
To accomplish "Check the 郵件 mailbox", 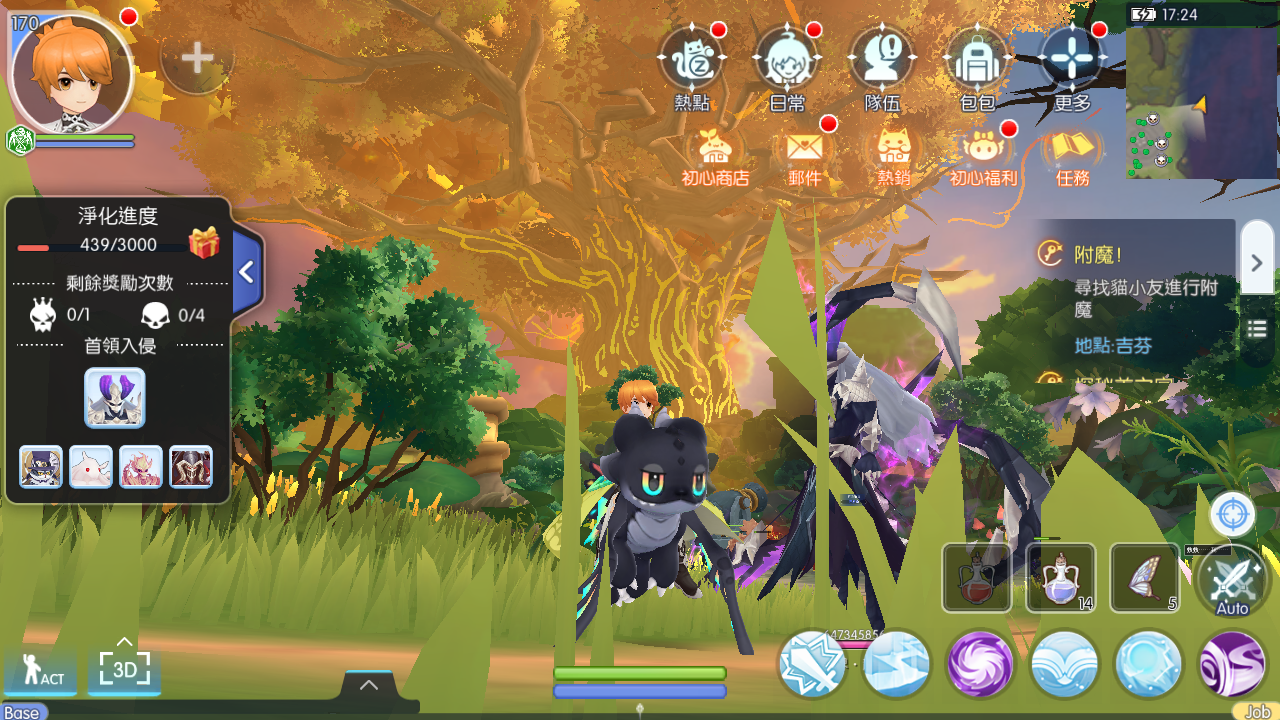I will (x=805, y=155).
